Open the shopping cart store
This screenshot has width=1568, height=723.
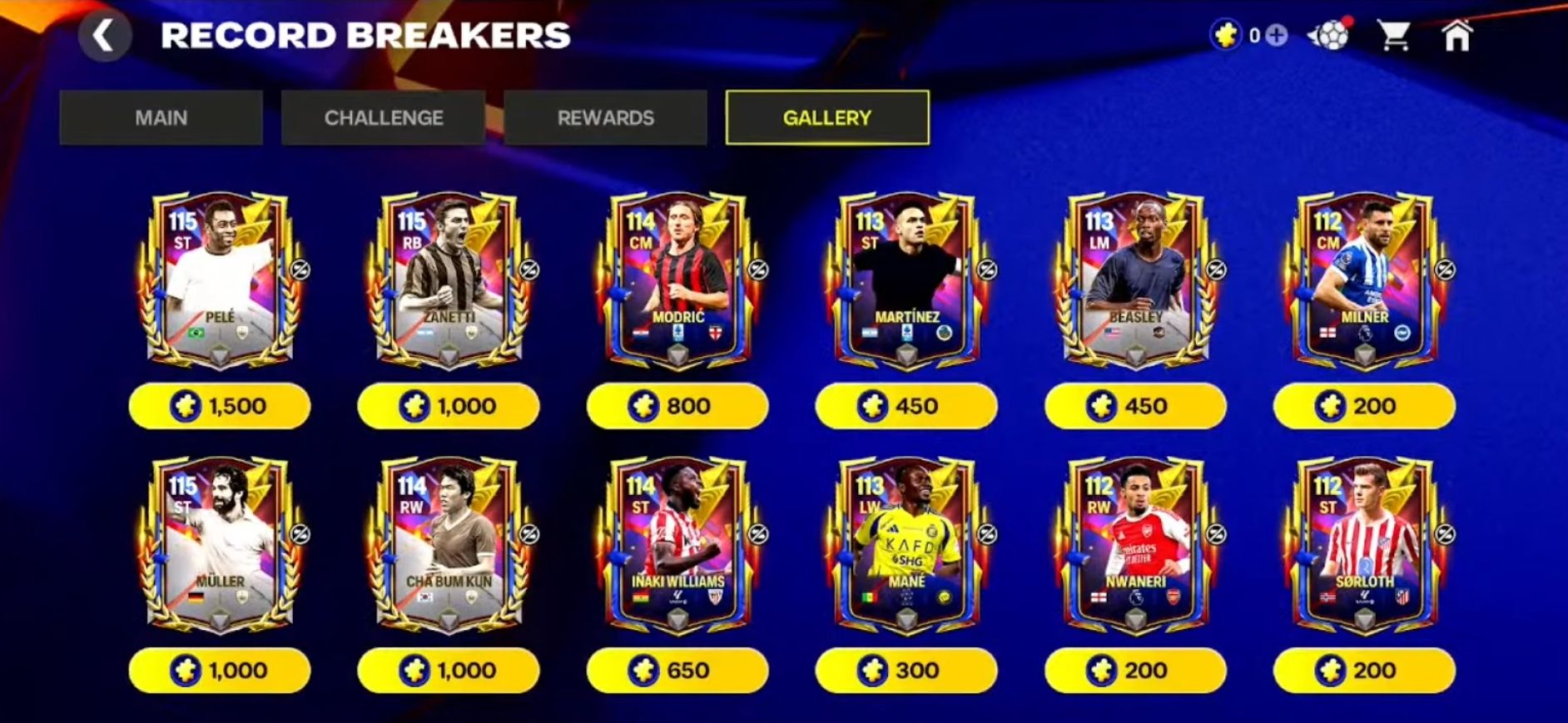point(1393,36)
